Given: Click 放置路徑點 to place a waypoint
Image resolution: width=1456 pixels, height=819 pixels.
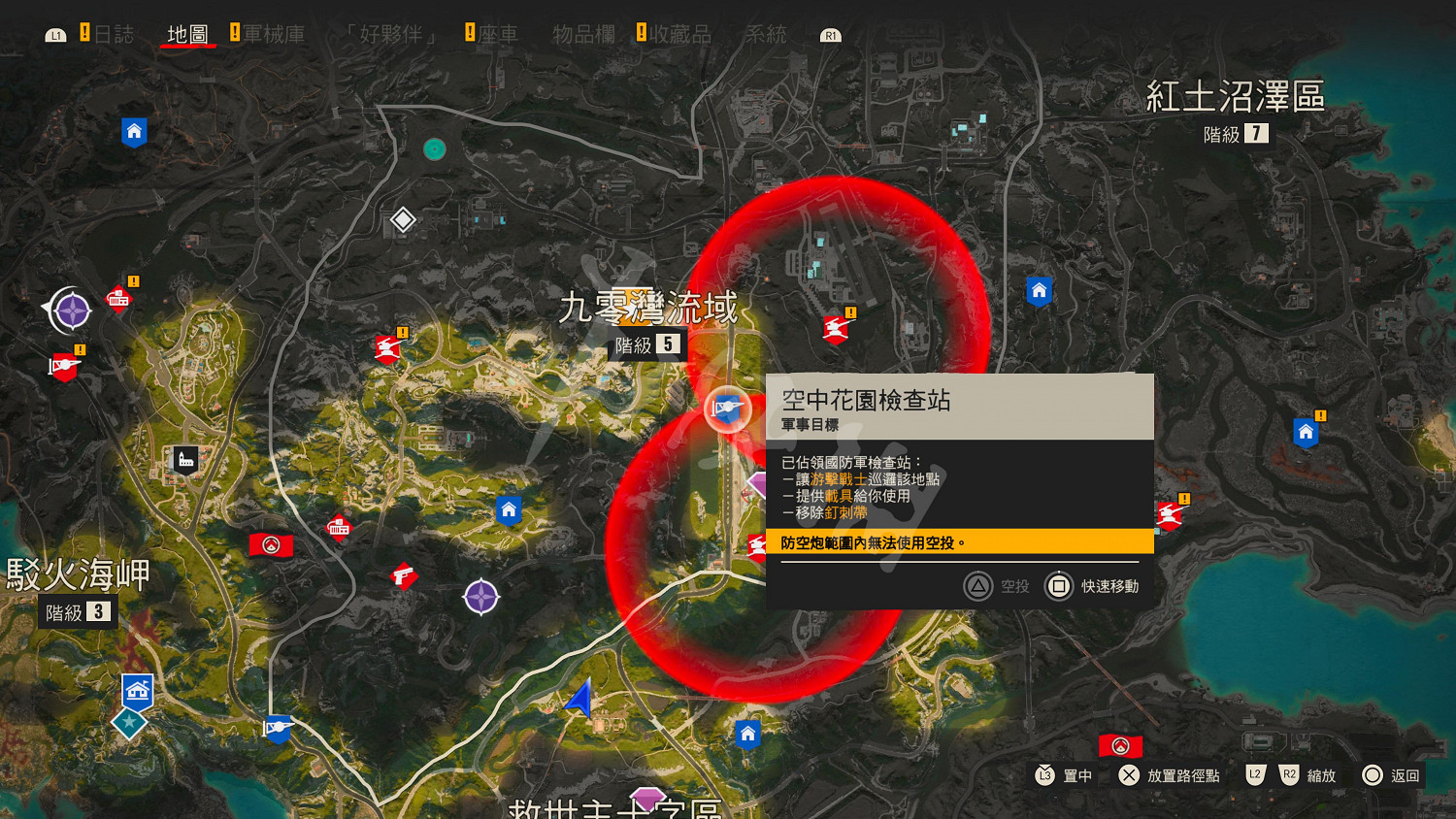Looking at the screenshot, I should coord(1183,775).
